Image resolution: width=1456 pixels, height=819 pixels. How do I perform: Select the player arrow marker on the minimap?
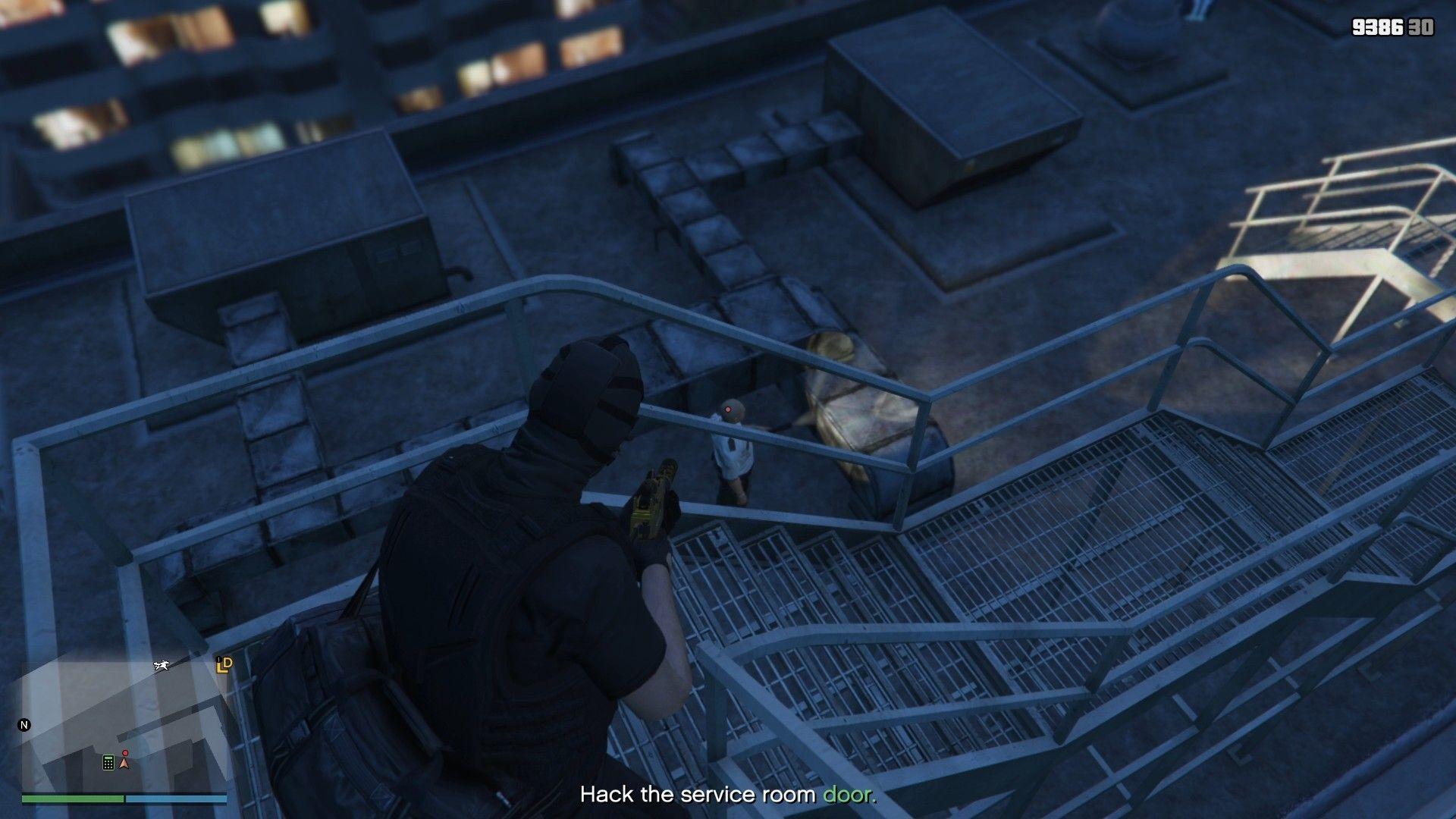click(x=124, y=764)
